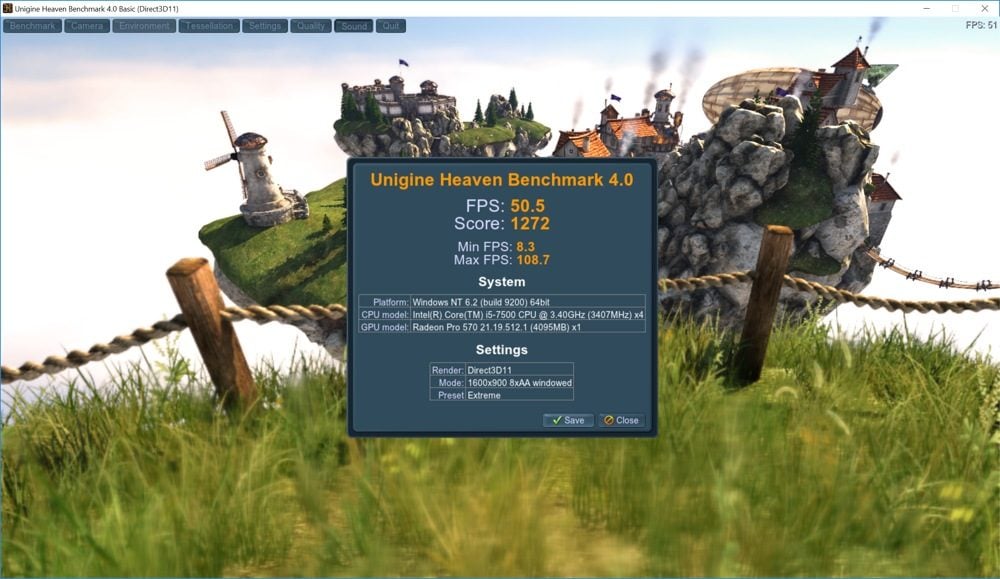The image size is (1000, 579).
Task: Quit the benchmark from the toolbar
Action: click(391, 26)
